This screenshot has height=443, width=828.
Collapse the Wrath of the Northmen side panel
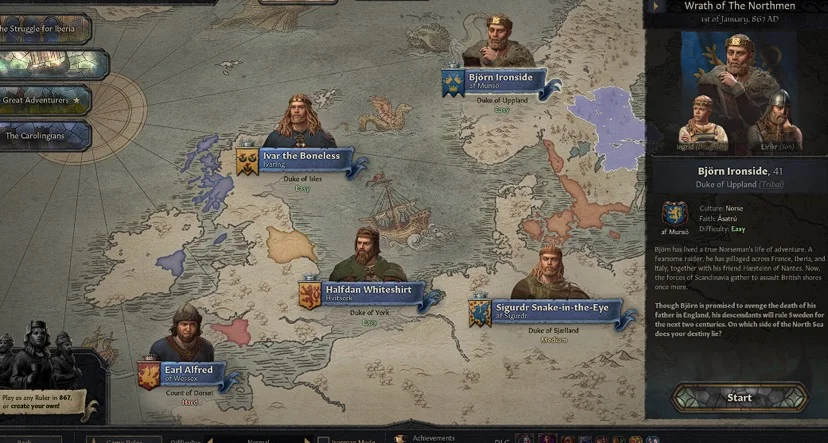point(654,6)
